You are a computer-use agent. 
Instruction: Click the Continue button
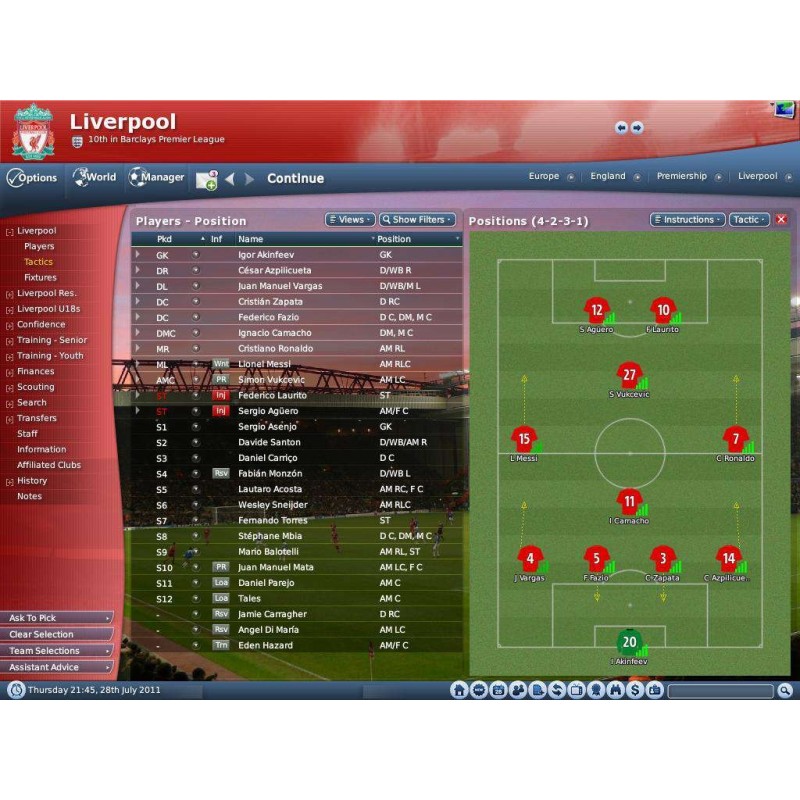[x=295, y=179]
